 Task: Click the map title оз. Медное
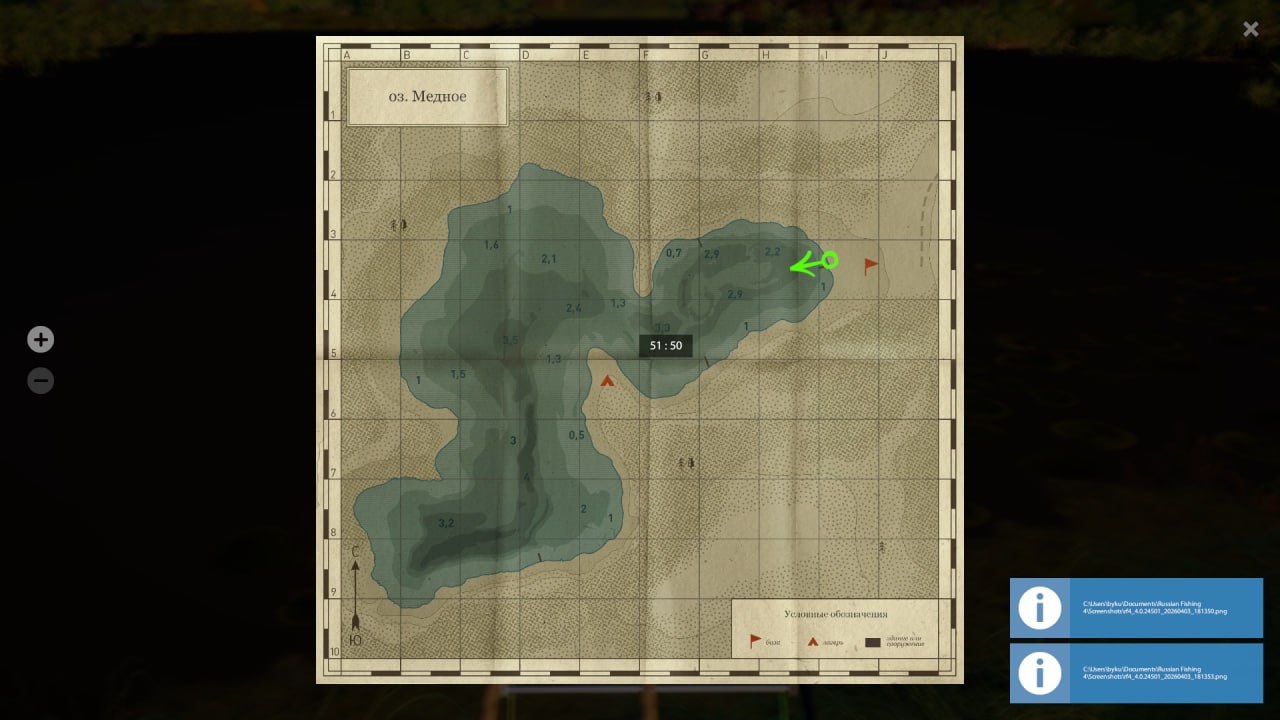[427, 96]
